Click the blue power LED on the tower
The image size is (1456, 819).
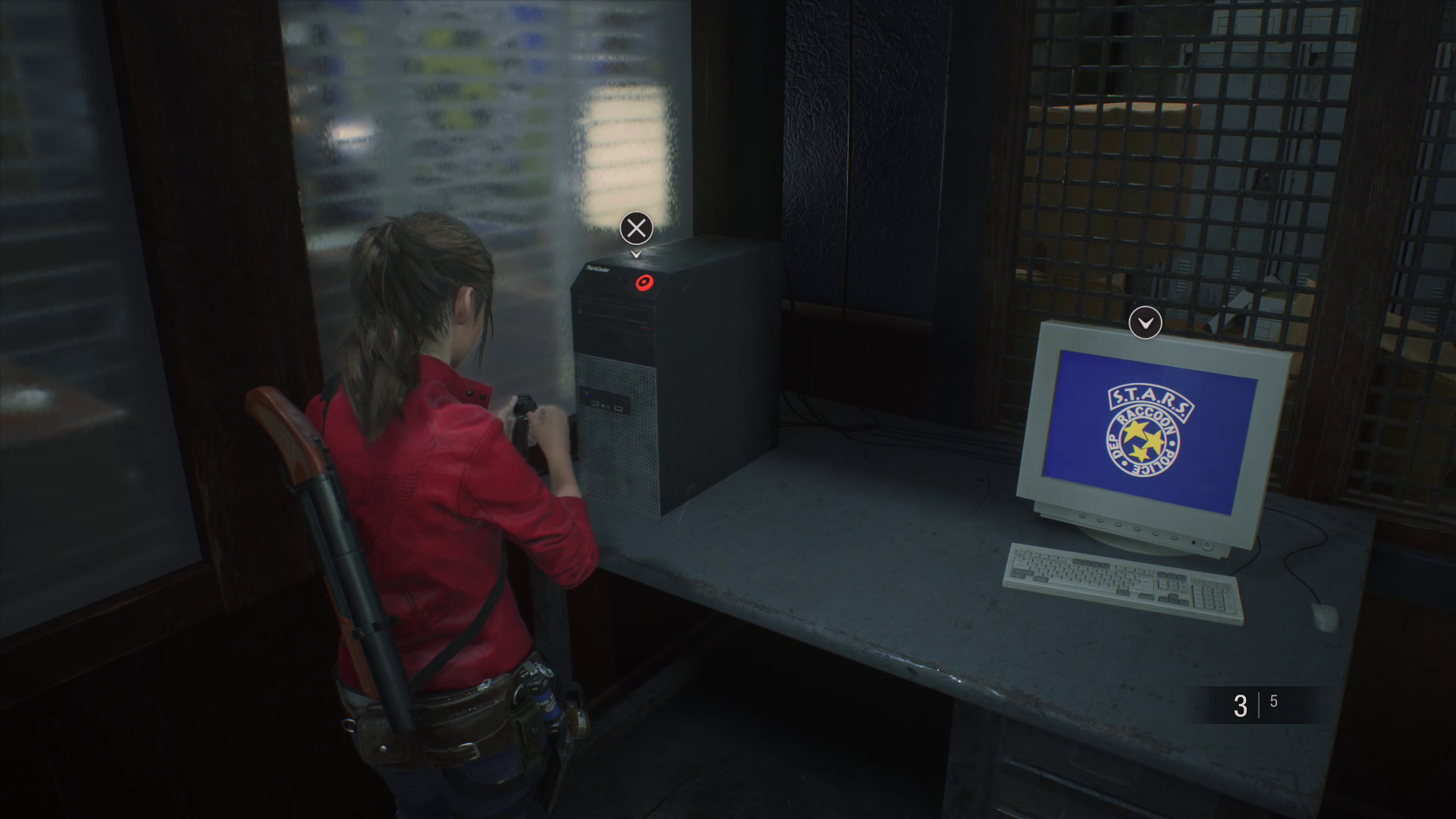[588, 394]
